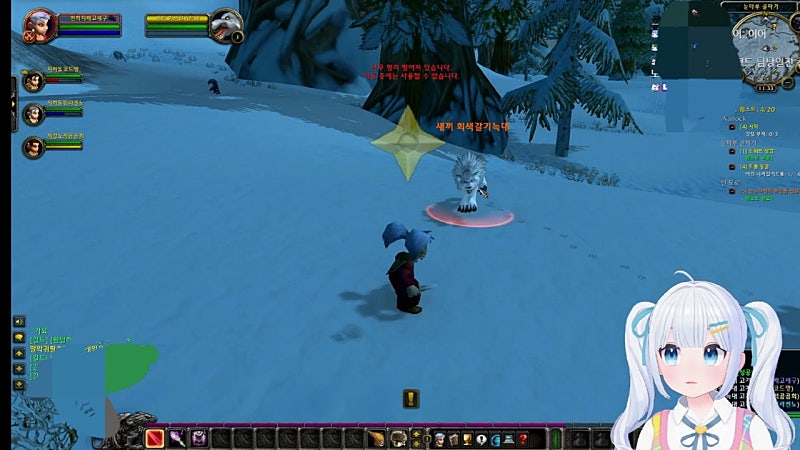This screenshot has height=450, width=800.
Task: Open the character info micro button
Action: click(438, 438)
